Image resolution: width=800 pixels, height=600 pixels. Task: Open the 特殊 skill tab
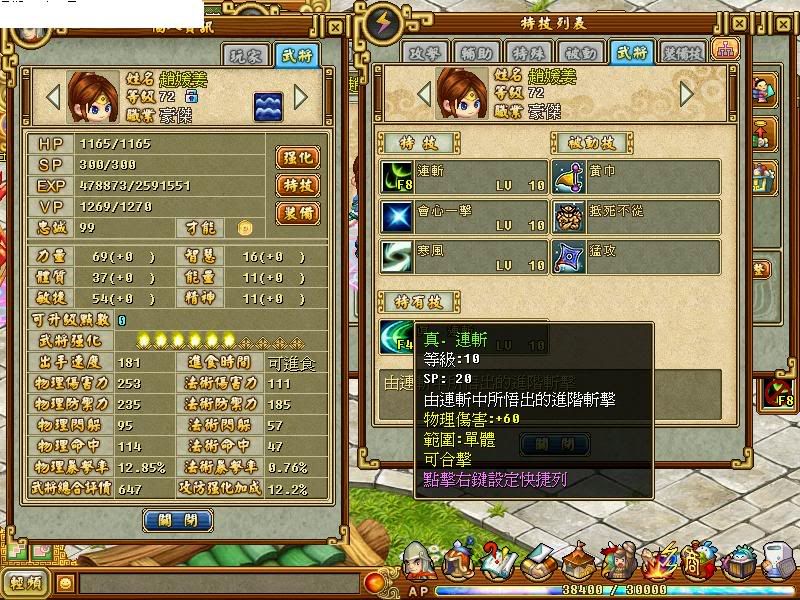click(x=529, y=52)
